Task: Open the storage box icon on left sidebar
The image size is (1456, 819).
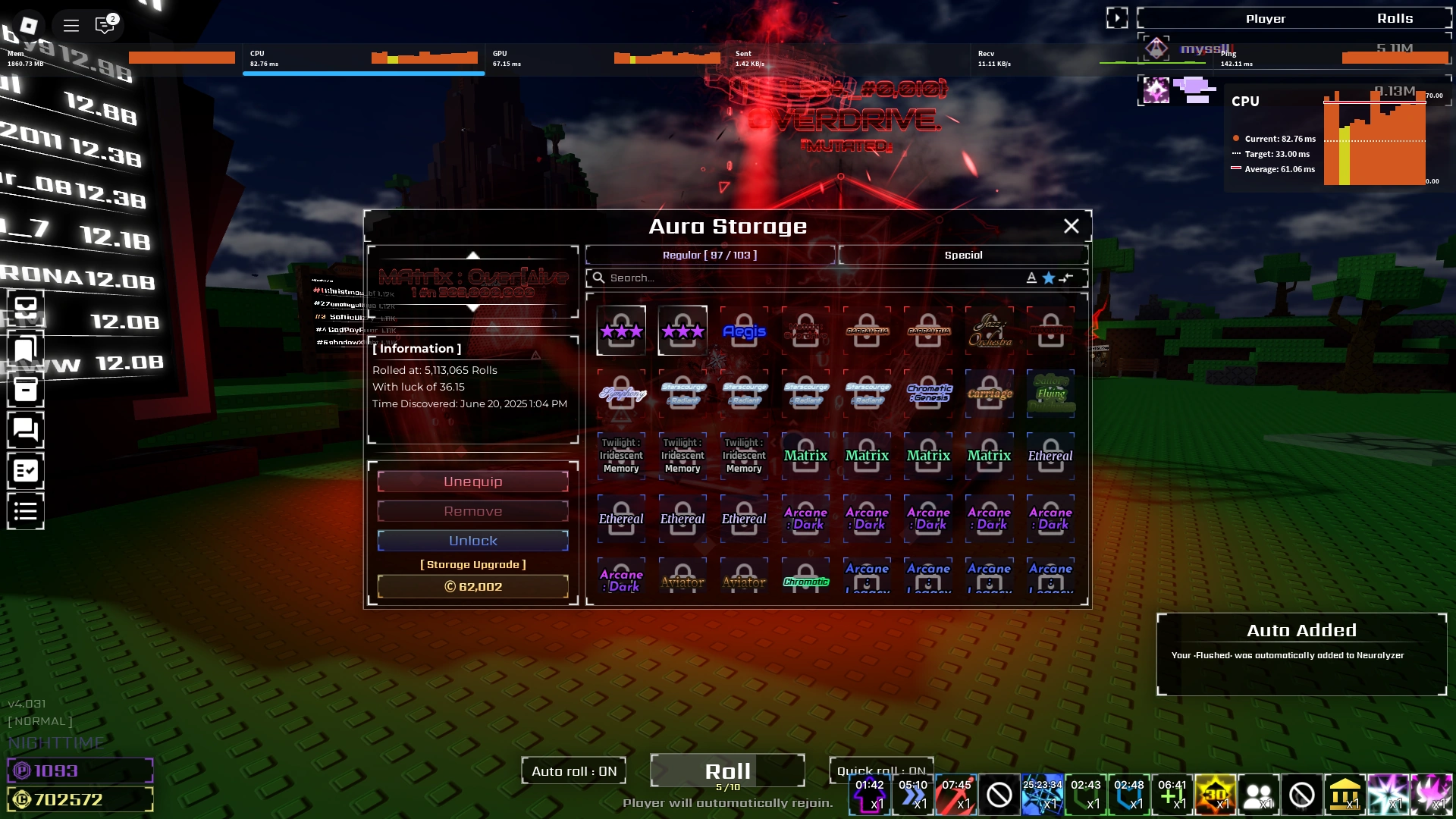Action: click(25, 389)
